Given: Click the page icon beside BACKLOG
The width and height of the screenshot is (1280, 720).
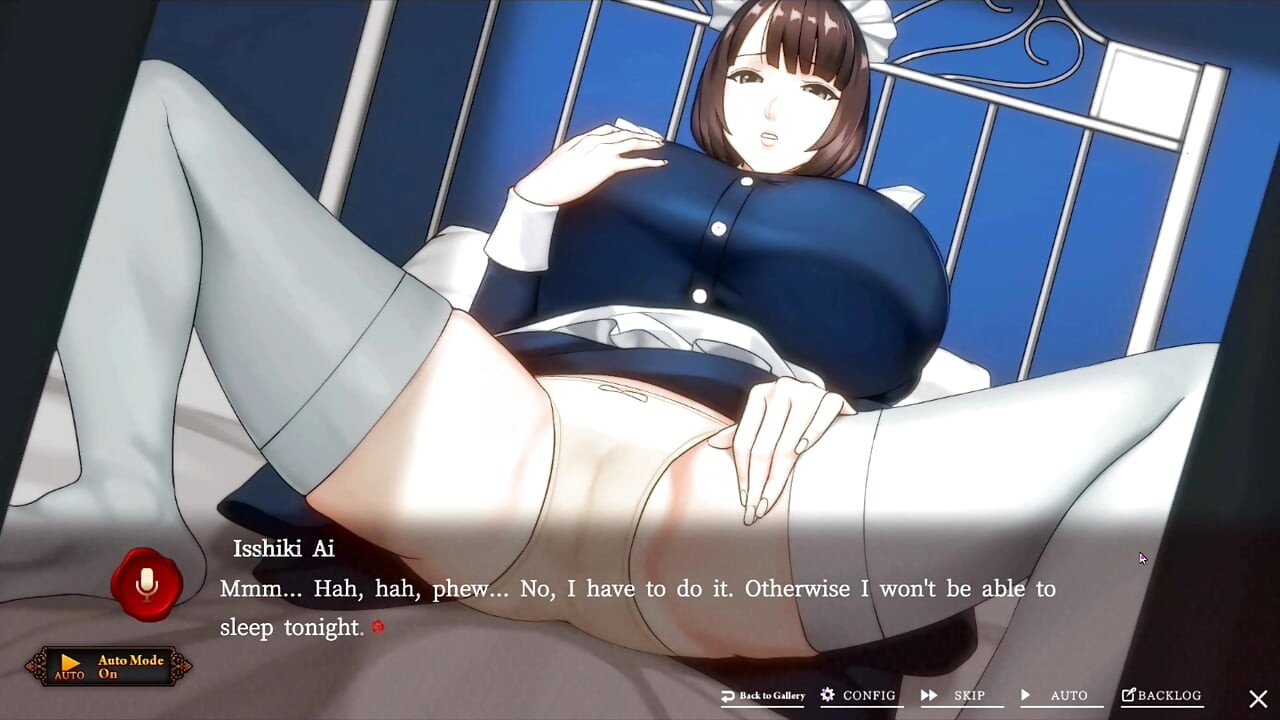Looking at the screenshot, I should [1131, 694].
